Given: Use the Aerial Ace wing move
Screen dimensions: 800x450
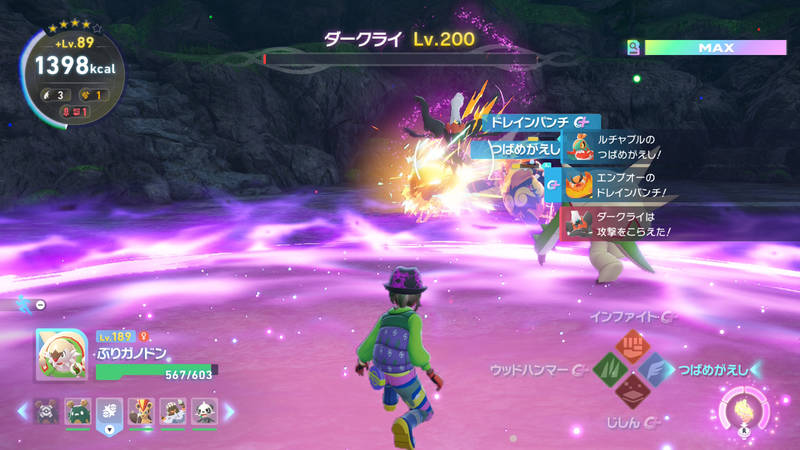Looking at the screenshot, I should 656,370.
